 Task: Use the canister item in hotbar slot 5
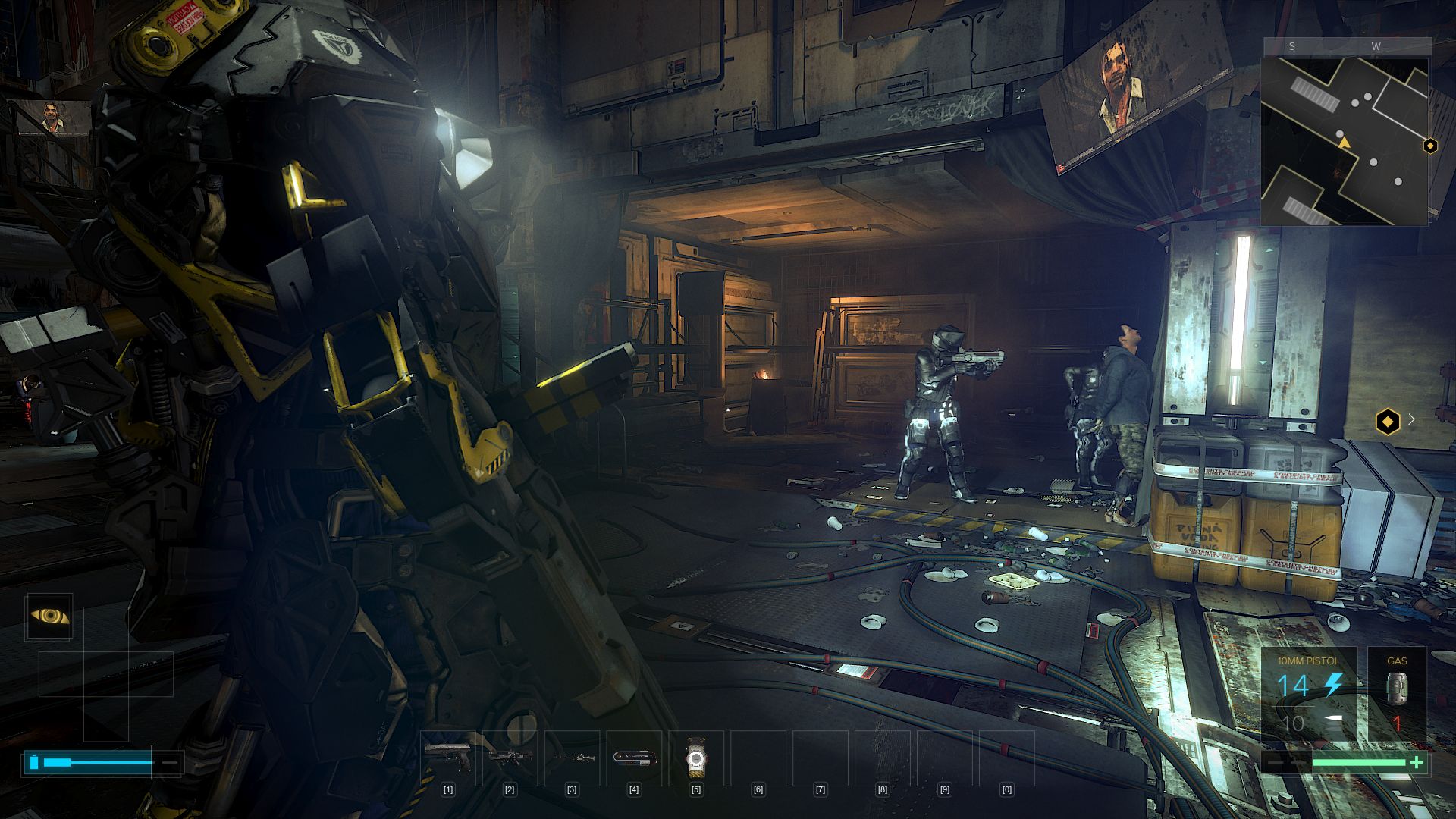pos(696,758)
